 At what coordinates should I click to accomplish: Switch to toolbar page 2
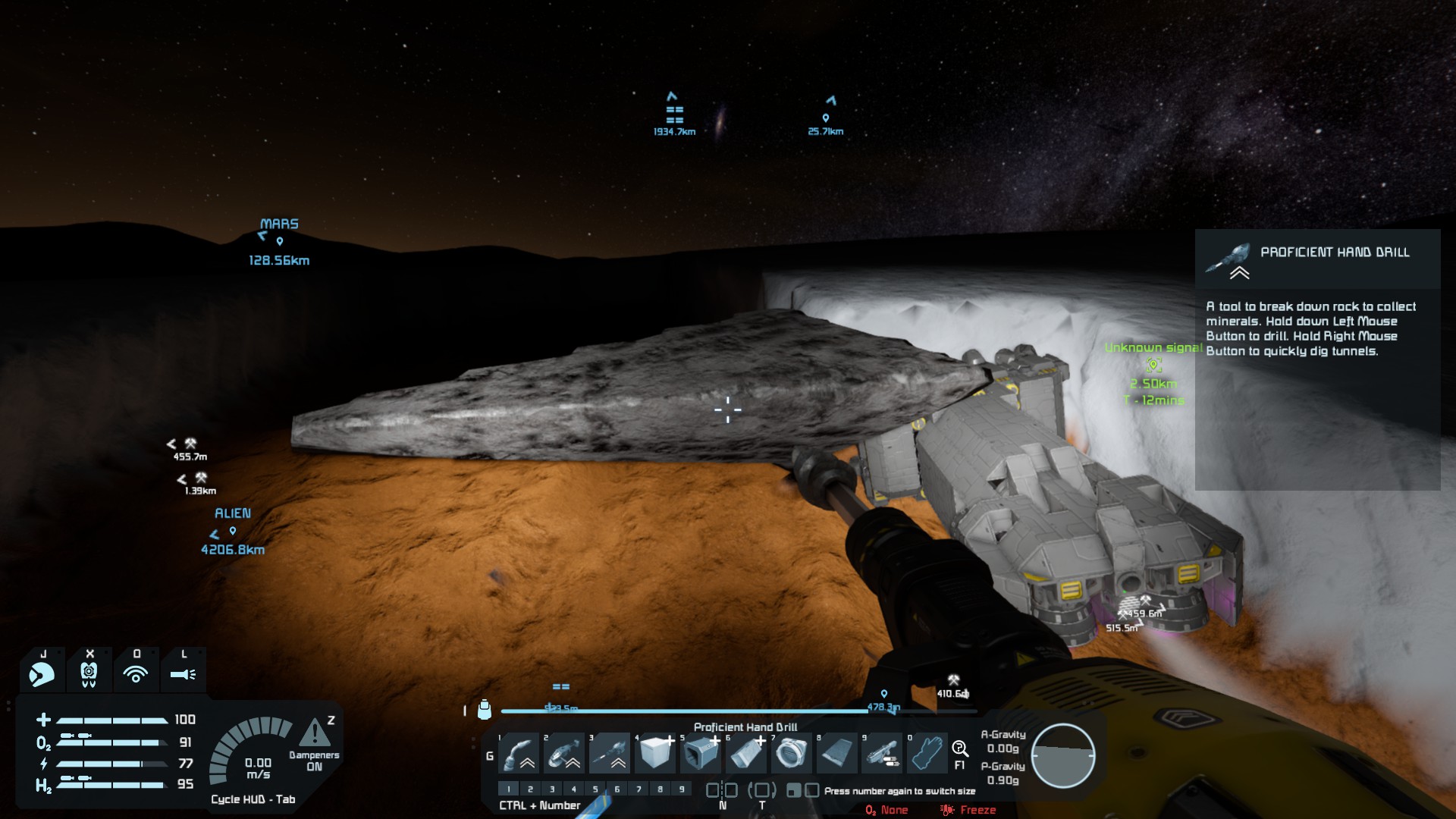click(530, 789)
